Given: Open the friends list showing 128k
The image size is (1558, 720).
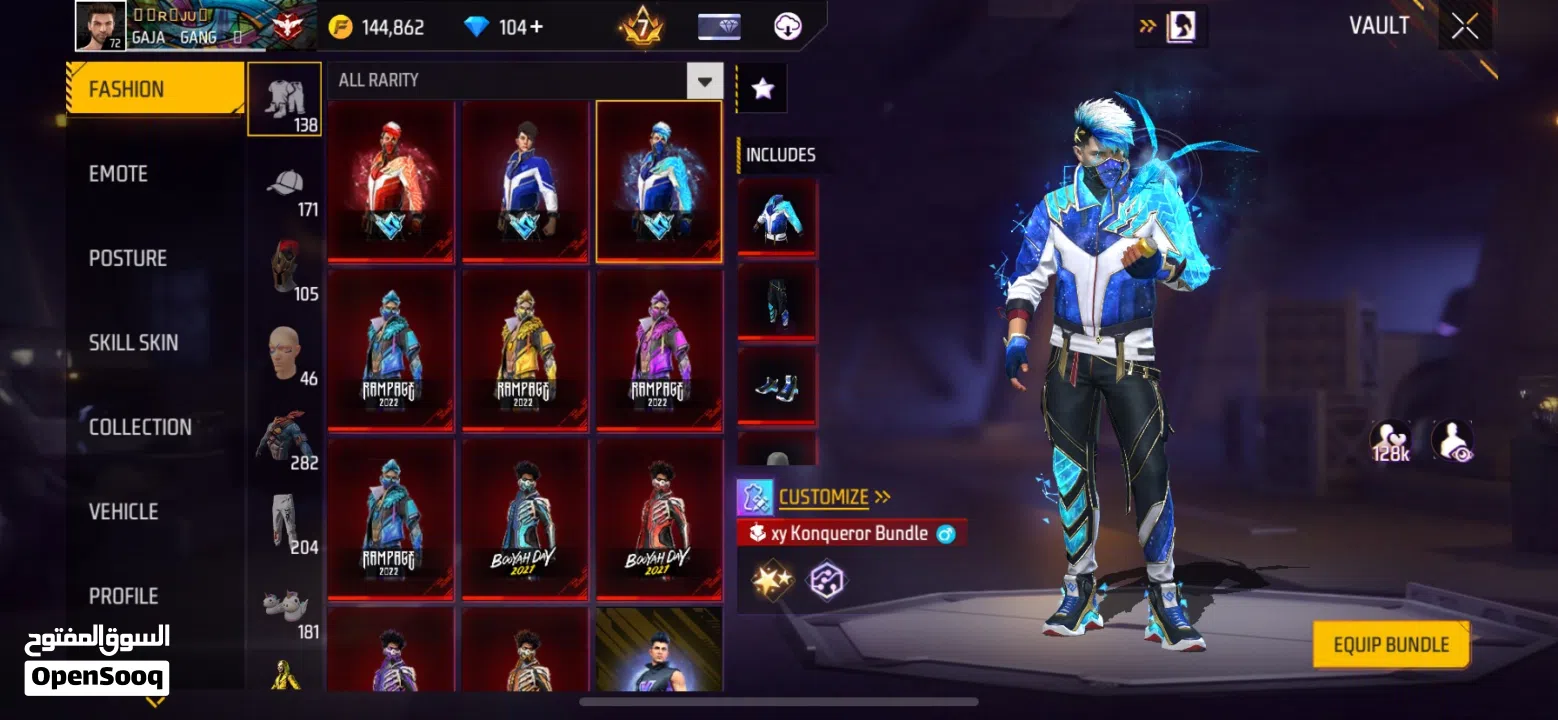Looking at the screenshot, I should (1390, 440).
